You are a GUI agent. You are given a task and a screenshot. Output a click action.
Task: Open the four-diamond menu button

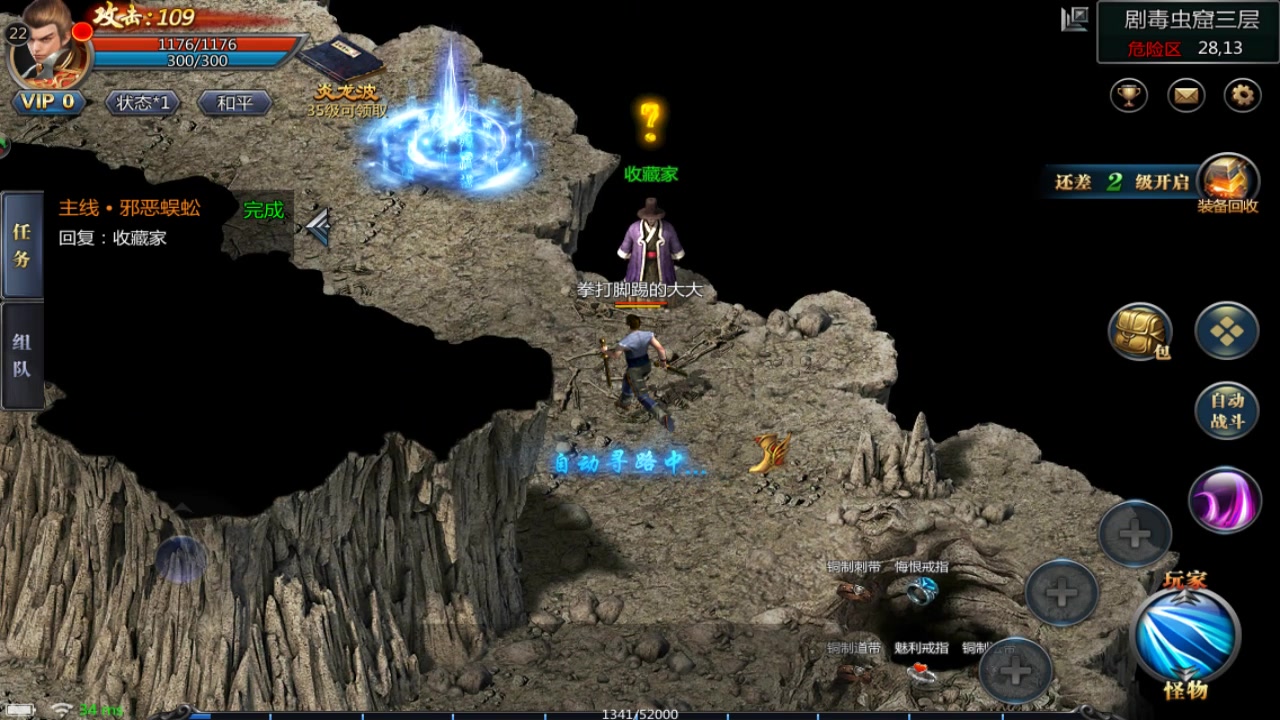coord(1227,331)
